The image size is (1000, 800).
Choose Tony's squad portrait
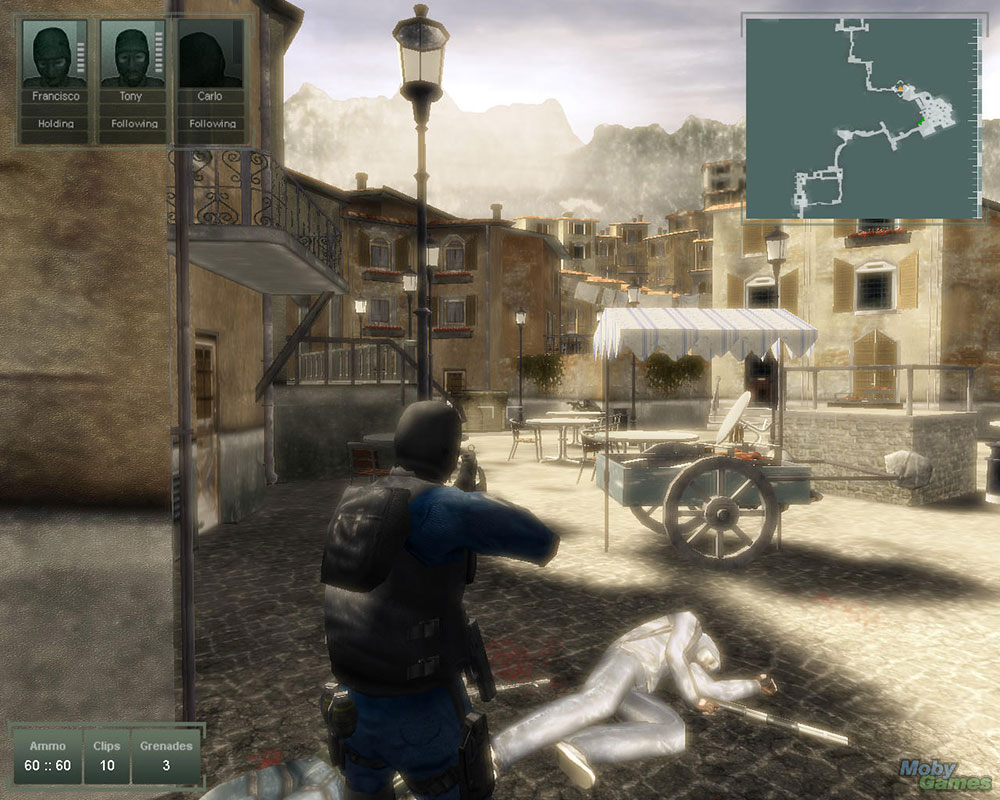pyautogui.click(x=132, y=56)
